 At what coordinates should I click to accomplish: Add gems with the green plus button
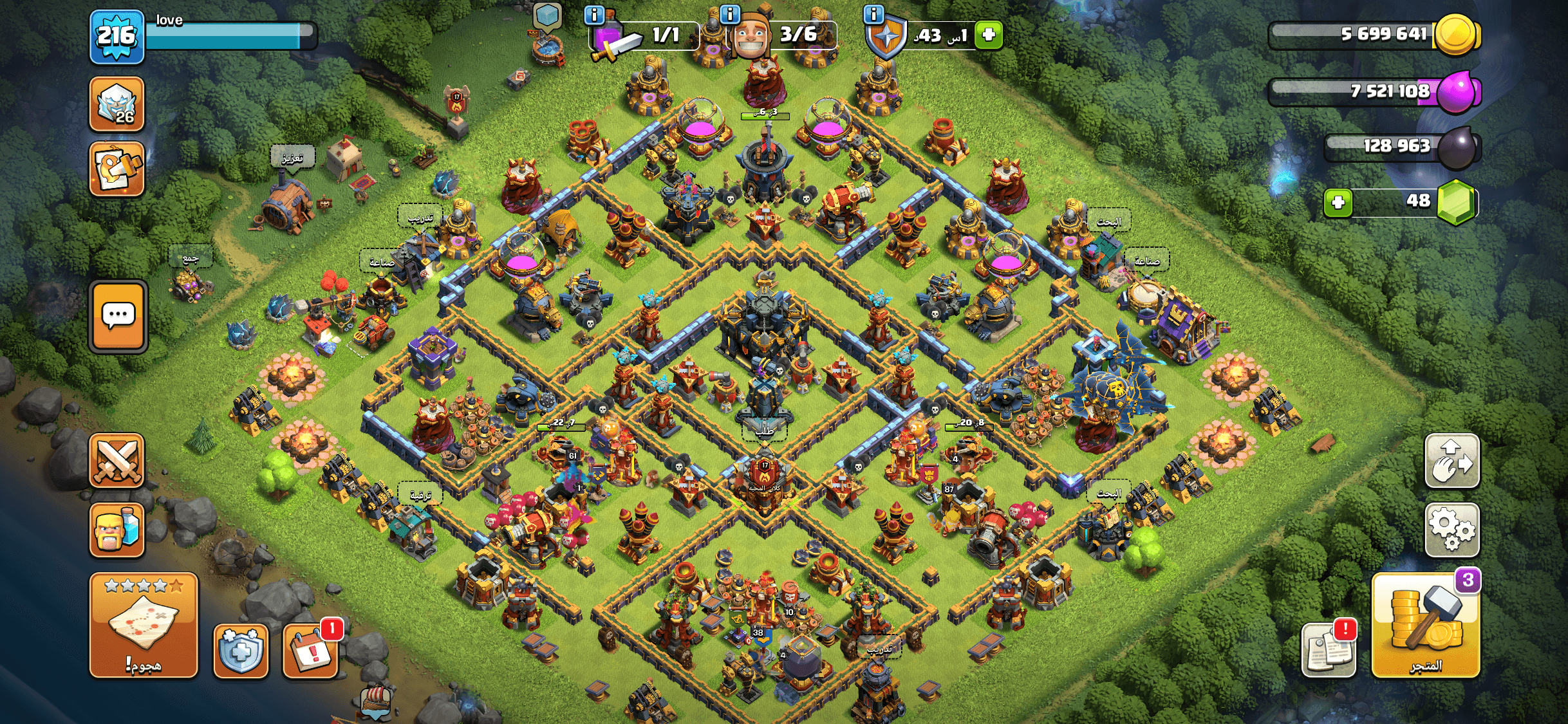[1338, 203]
